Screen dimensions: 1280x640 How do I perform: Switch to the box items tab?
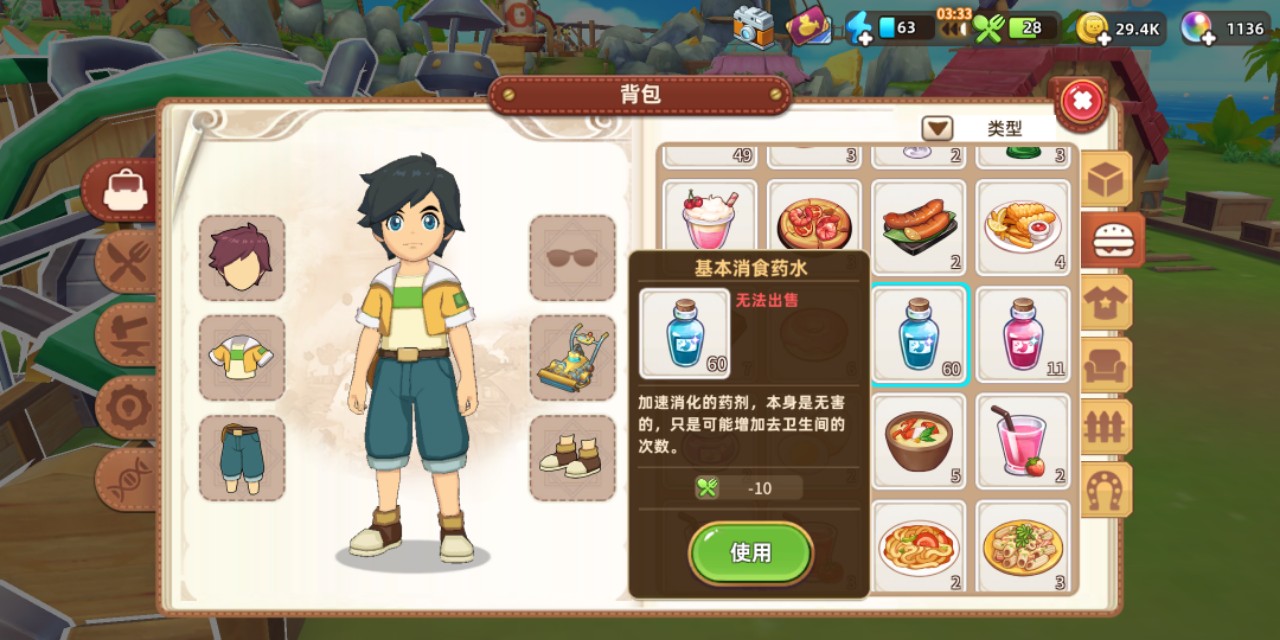tap(1108, 179)
